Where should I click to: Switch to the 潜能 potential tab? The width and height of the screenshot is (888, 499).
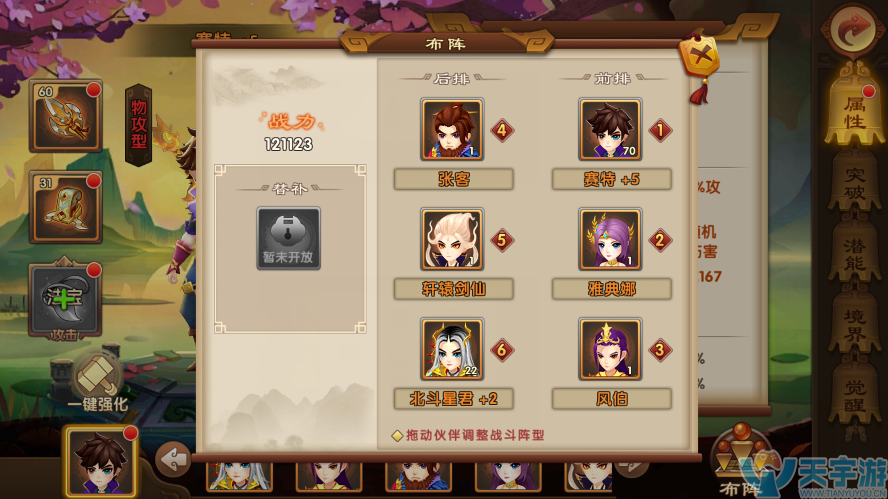tap(854, 253)
